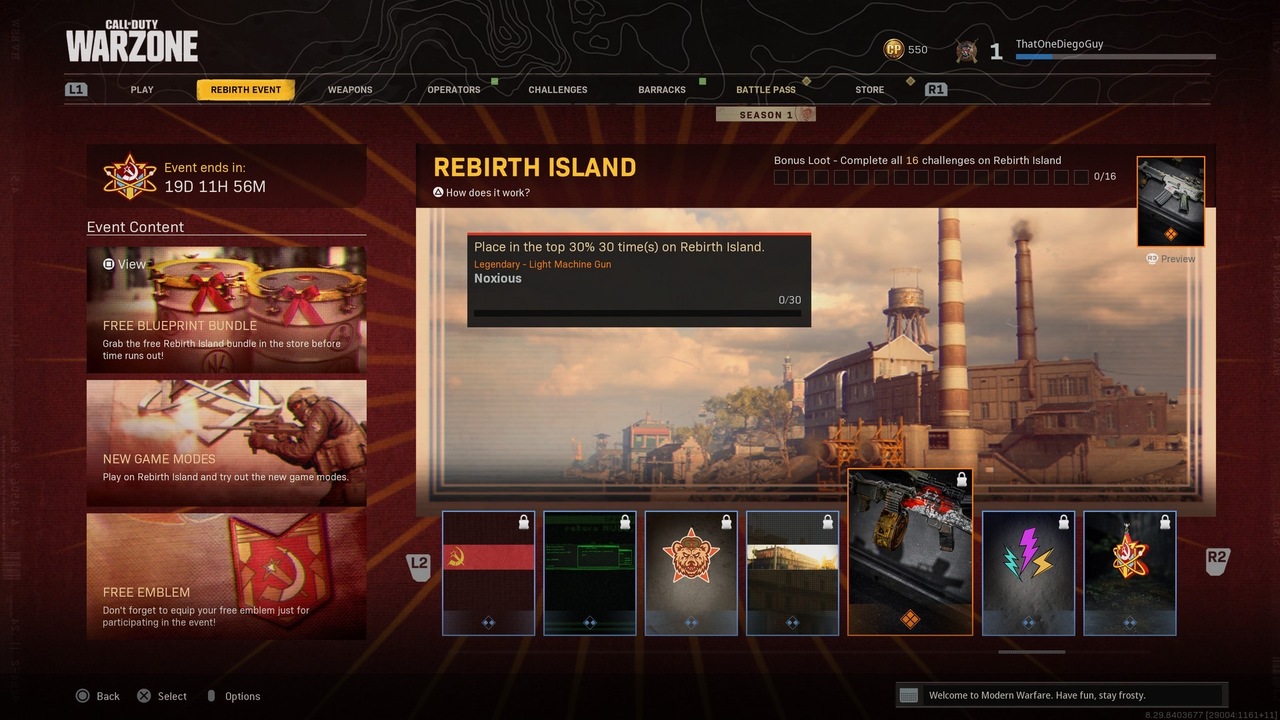The image size is (1280, 720).
Task: View the Free Blueprint Bundle card
Action: [x=226, y=310]
